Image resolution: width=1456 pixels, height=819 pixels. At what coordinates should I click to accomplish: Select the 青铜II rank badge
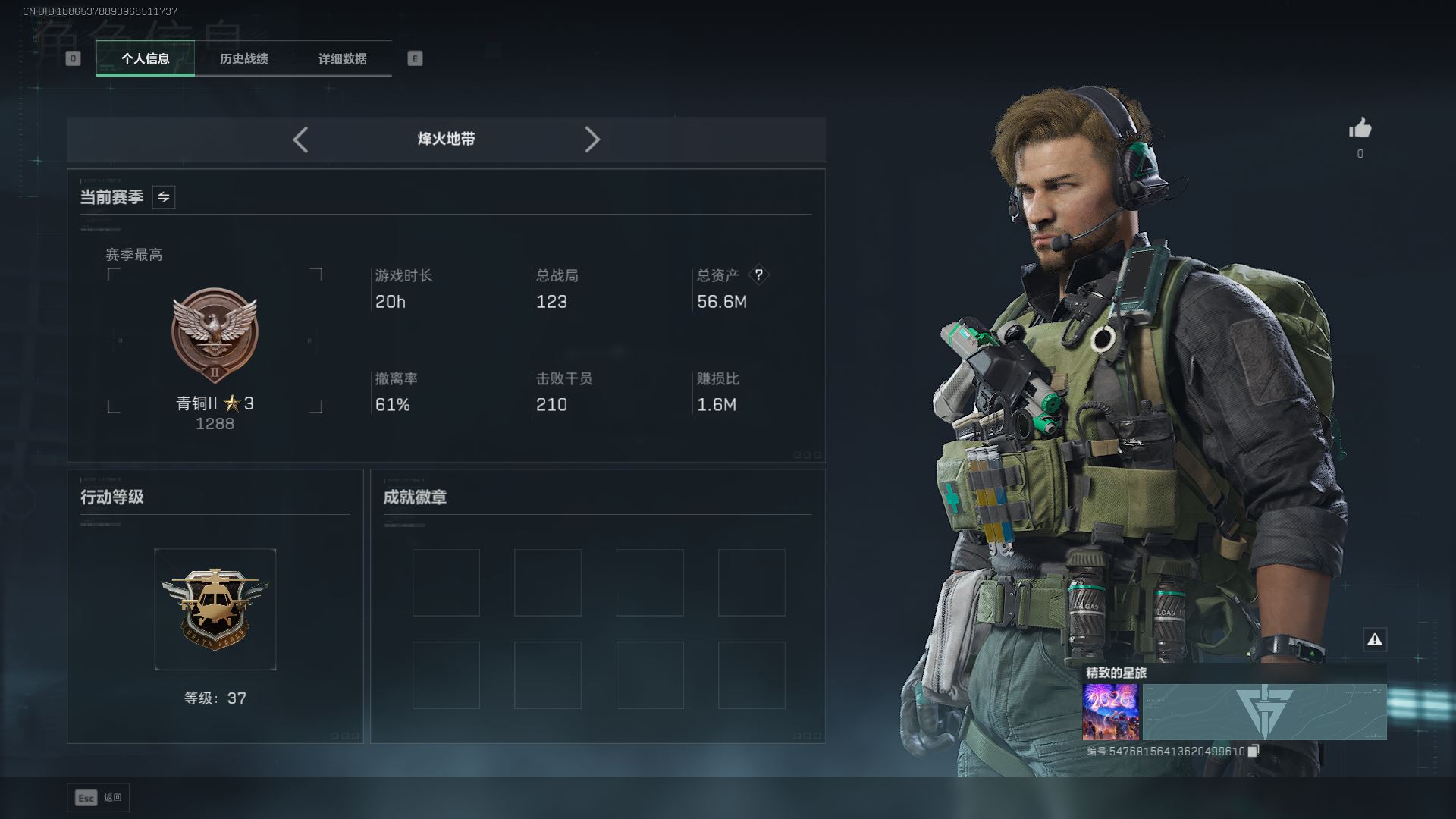[215, 335]
